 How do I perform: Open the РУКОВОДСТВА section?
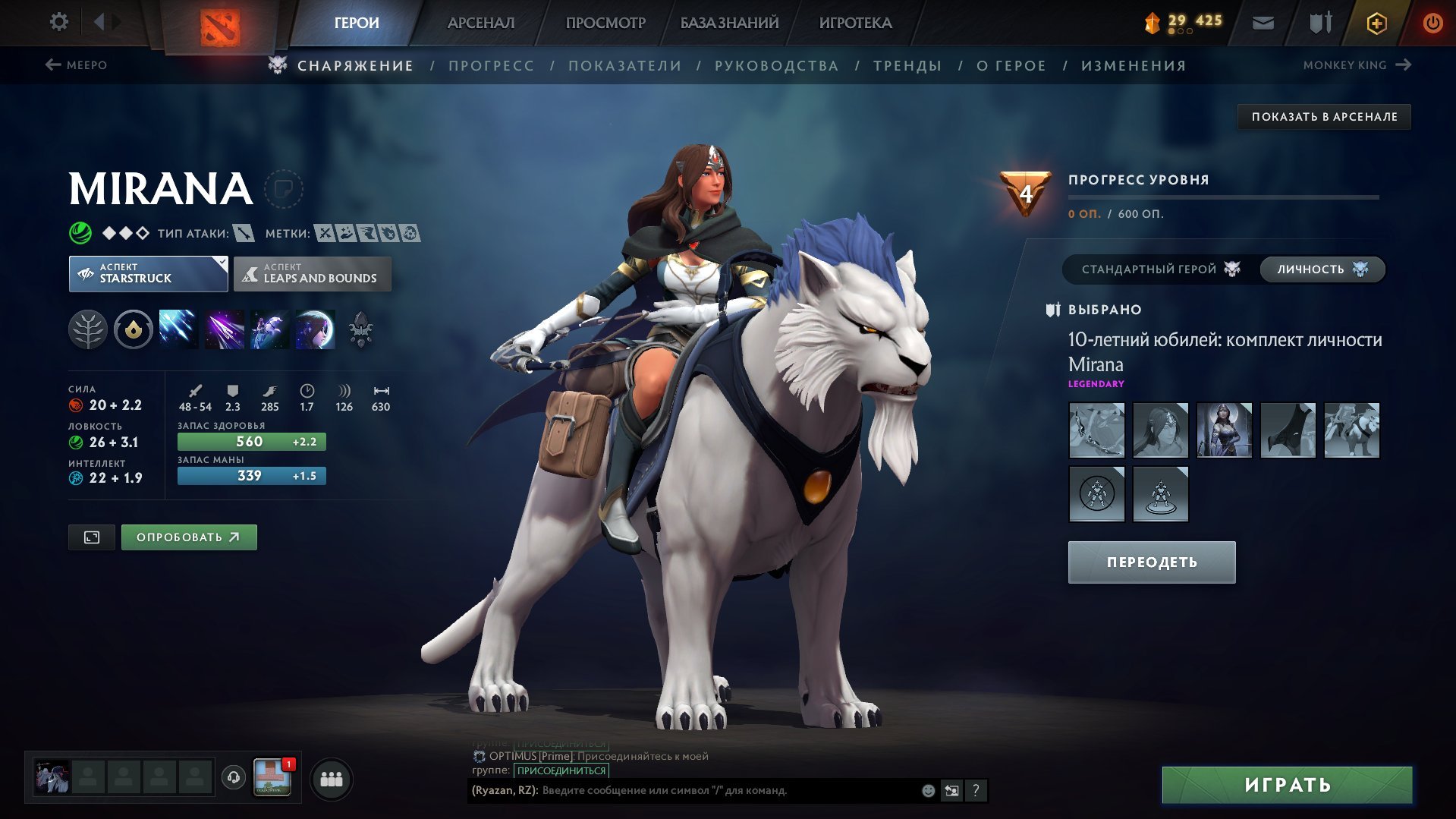pyautogui.click(x=776, y=66)
